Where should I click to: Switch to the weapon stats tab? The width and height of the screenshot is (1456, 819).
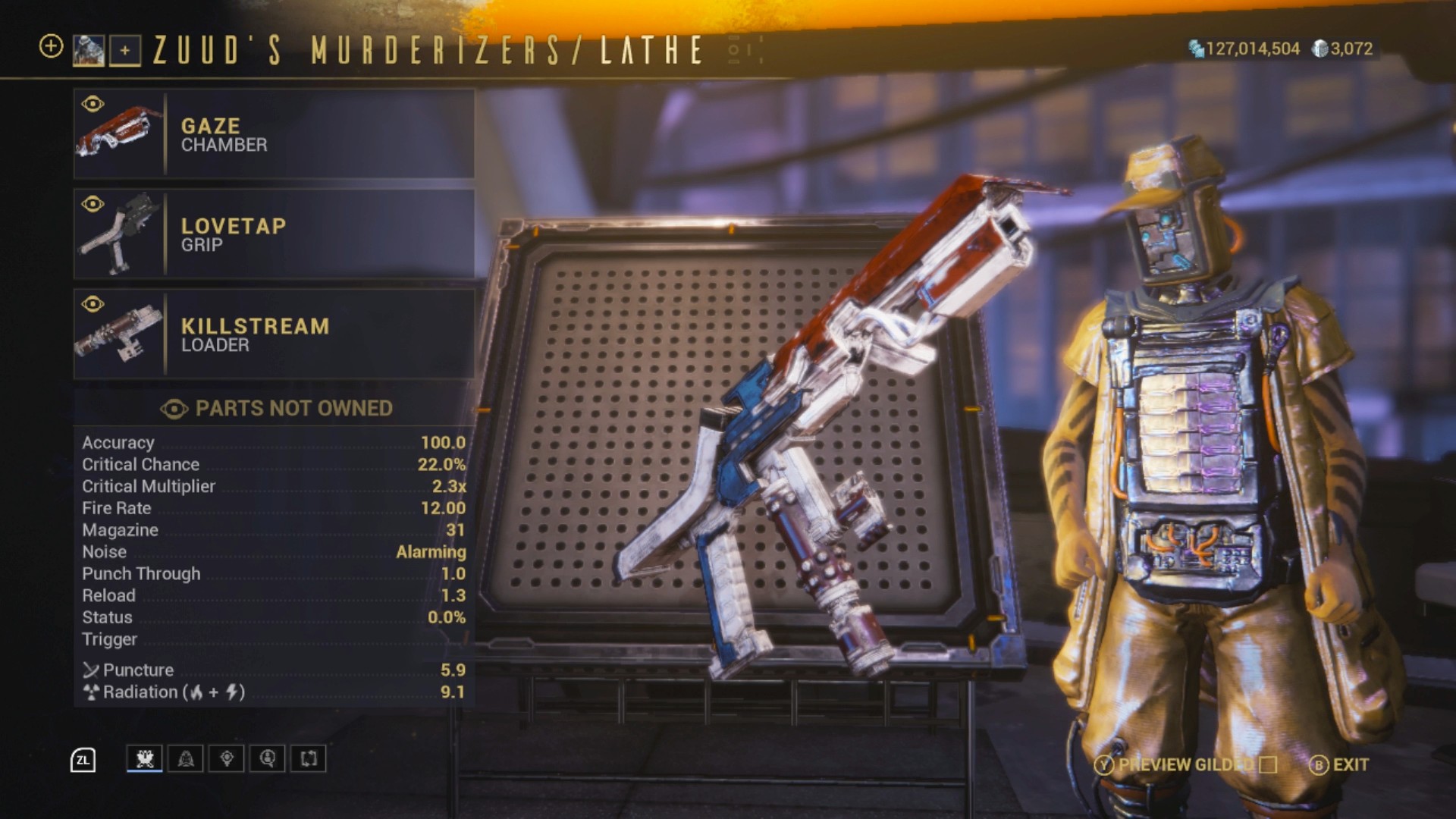(x=145, y=758)
